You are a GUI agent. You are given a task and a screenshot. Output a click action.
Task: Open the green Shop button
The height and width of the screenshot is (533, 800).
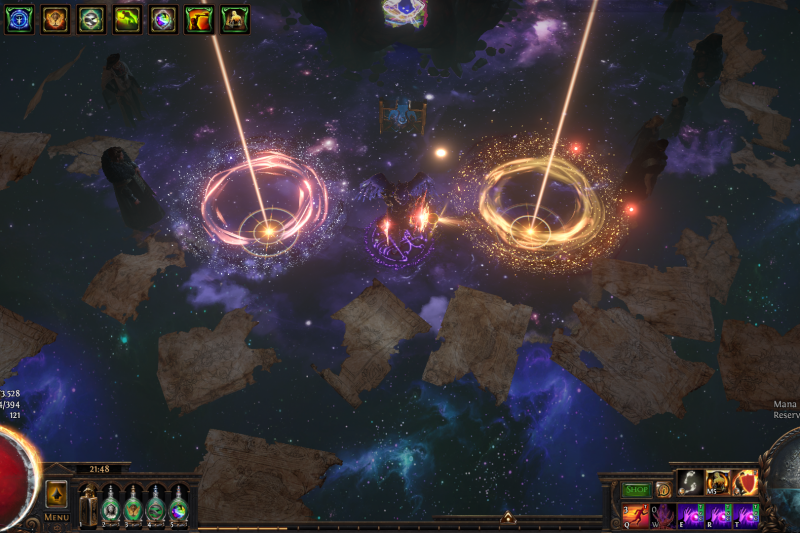click(636, 490)
